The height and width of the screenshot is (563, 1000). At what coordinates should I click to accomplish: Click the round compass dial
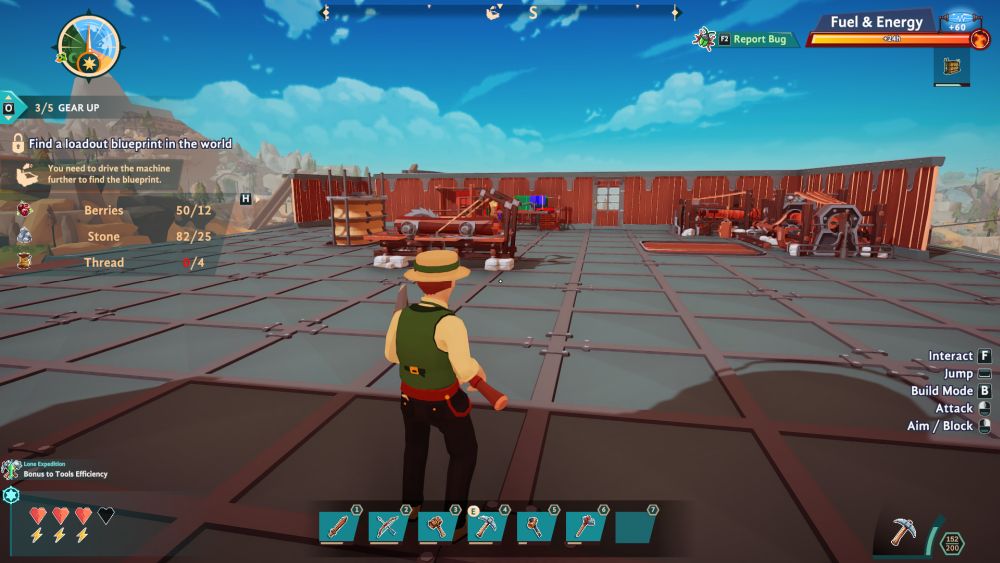(89, 46)
